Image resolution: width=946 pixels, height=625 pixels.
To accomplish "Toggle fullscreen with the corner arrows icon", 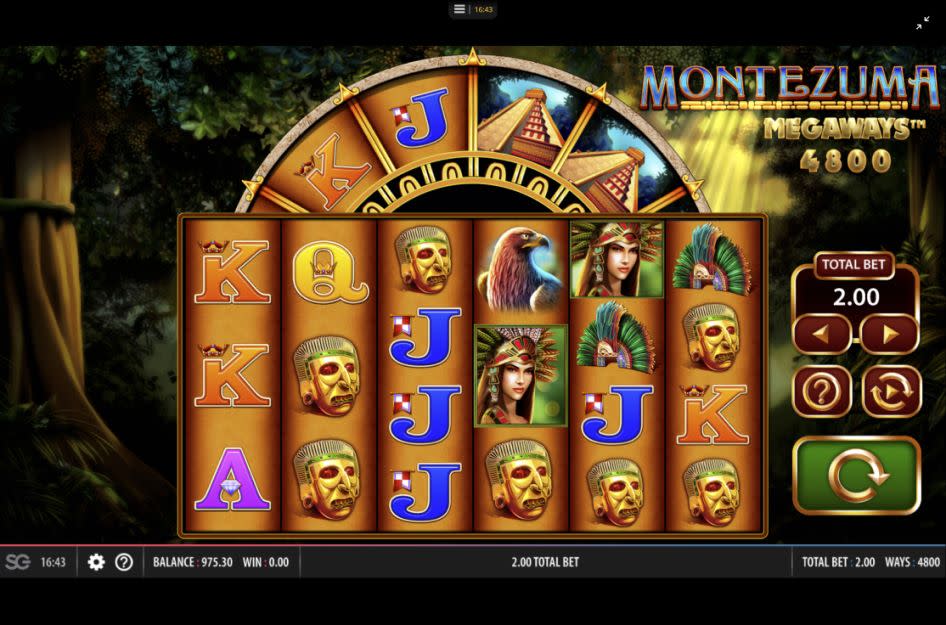I will [x=922, y=23].
